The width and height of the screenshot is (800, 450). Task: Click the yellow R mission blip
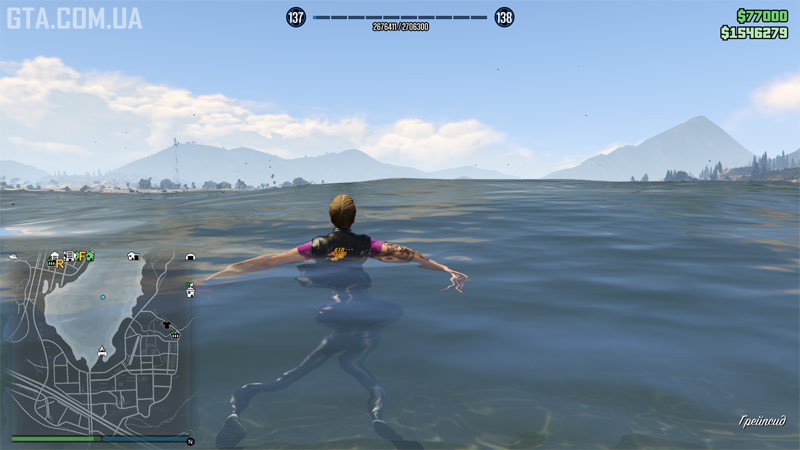point(60,265)
